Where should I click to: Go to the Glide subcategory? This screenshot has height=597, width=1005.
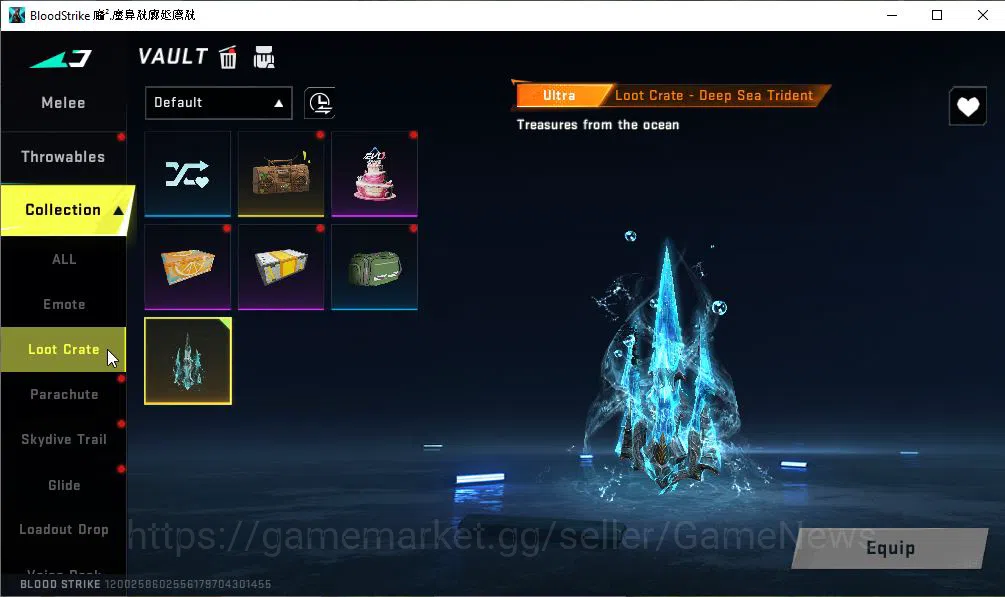click(x=63, y=485)
